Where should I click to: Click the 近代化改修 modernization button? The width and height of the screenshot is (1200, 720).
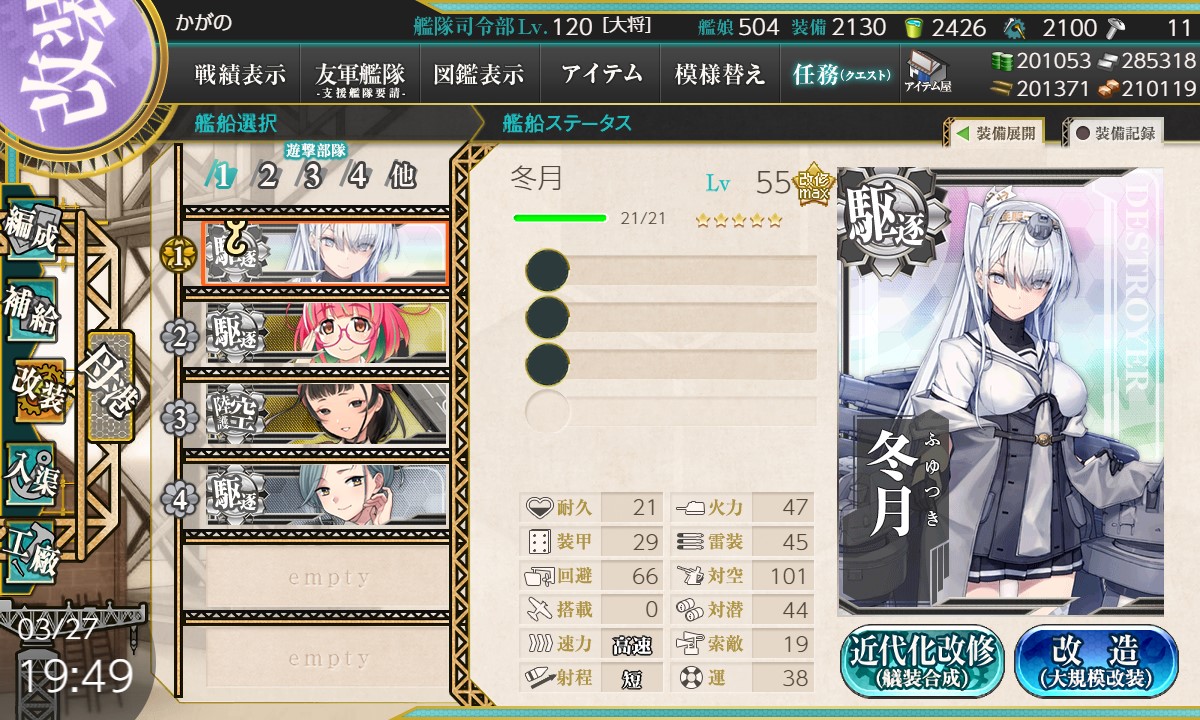click(x=922, y=662)
